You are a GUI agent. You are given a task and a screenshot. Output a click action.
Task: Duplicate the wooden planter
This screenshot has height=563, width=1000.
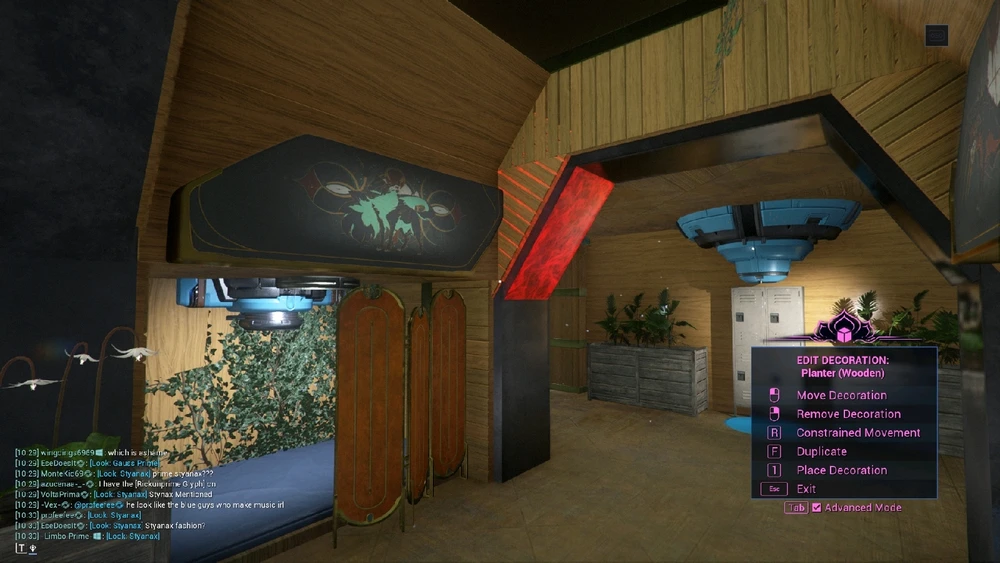click(x=821, y=451)
